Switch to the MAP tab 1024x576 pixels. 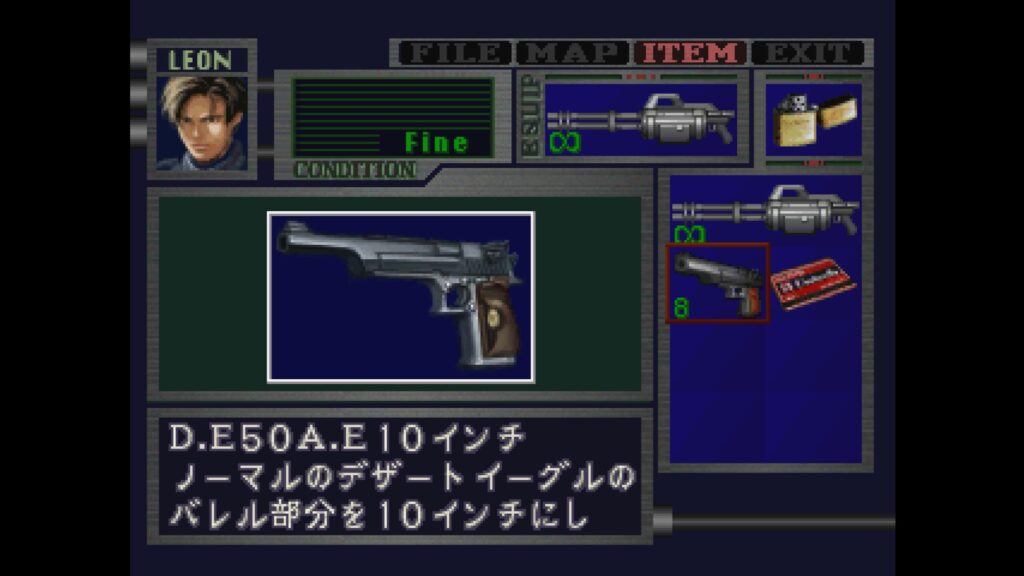click(x=574, y=53)
